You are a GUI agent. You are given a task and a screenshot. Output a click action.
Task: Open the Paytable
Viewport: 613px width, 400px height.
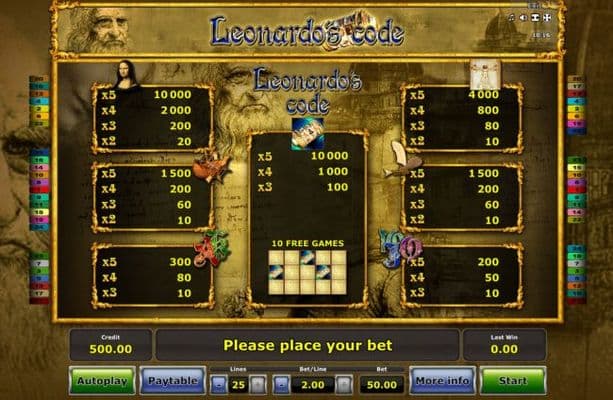171,381
